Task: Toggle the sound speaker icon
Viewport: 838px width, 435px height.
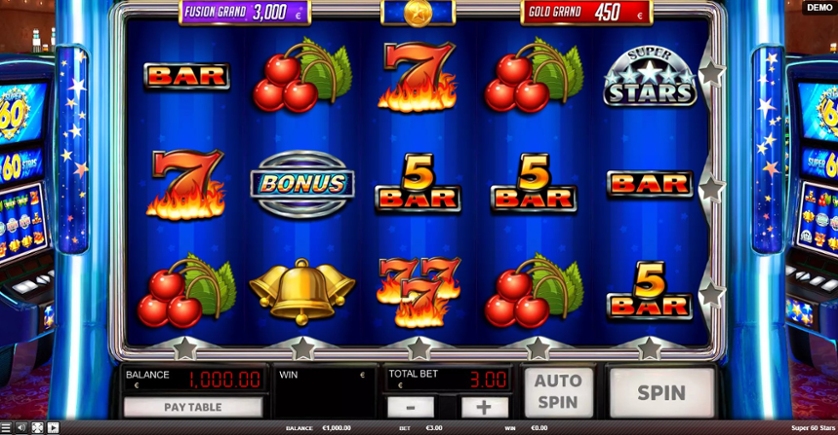Action: click(23, 428)
